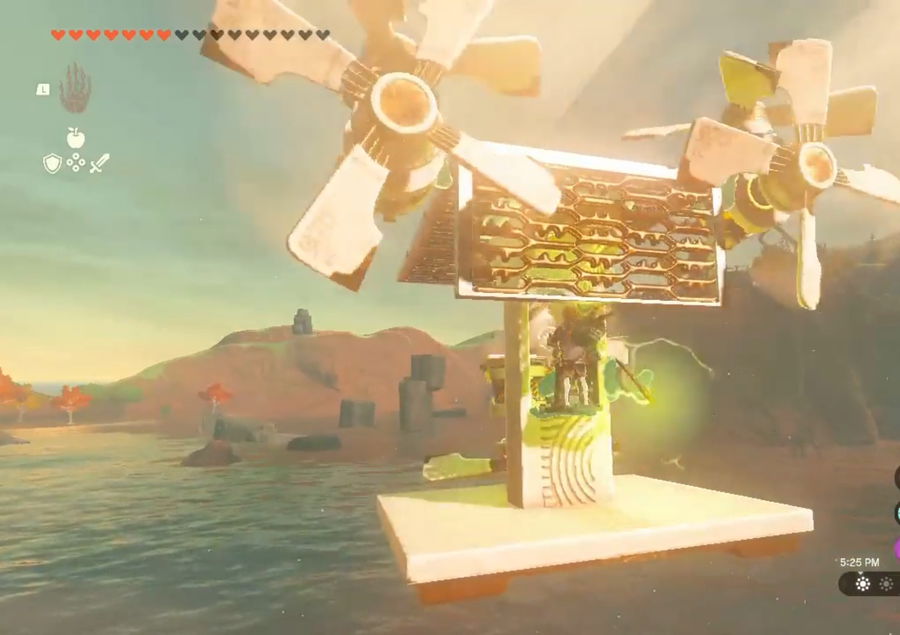Image resolution: width=900 pixels, height=635 pixels.
Task: Open the sword weapon quick-select icon
Action: pos(99,162)
